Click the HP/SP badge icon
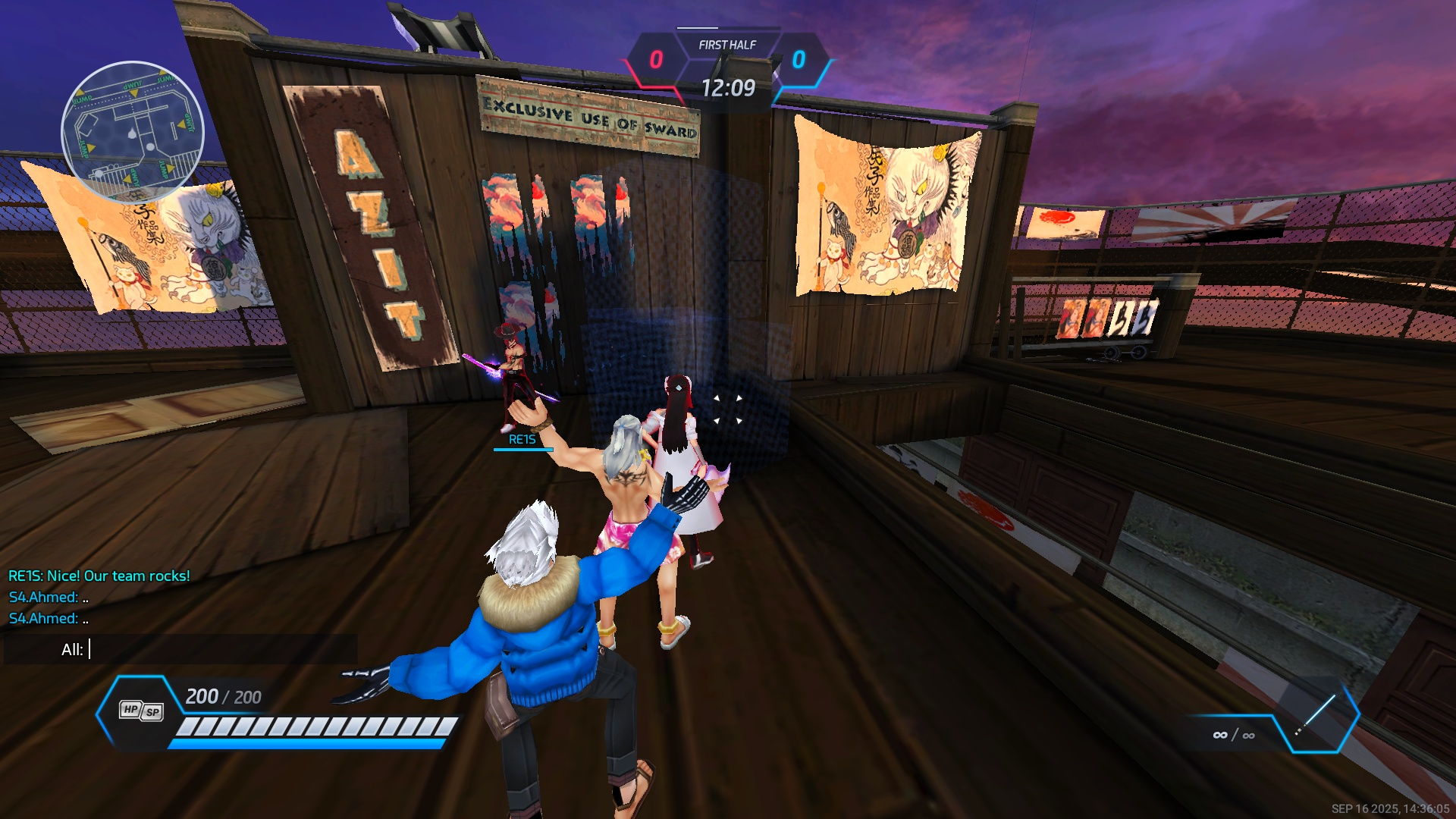The width and height of the screenshot is (1456, 819). (141, 711)
